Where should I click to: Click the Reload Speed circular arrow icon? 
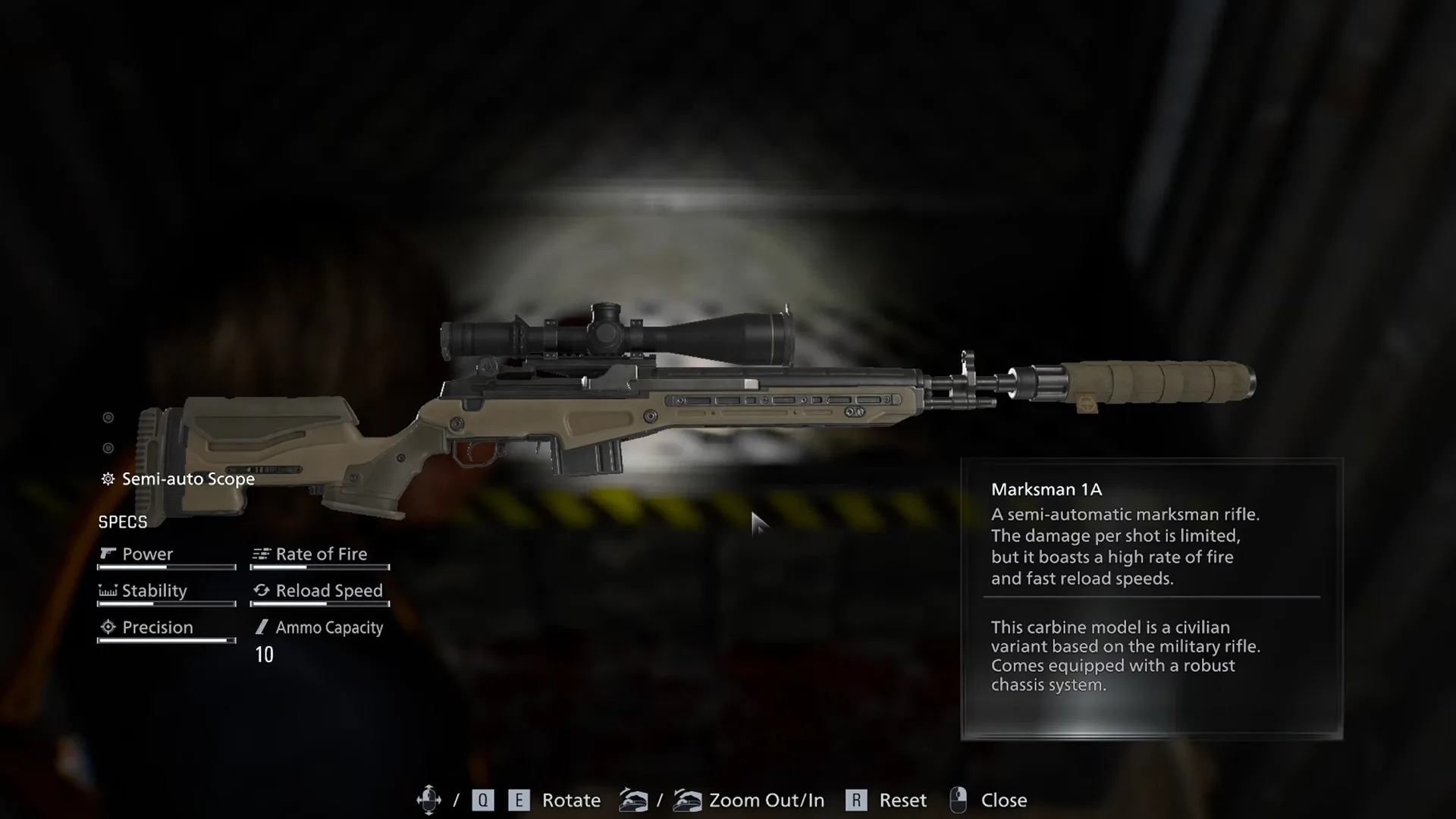262,591
